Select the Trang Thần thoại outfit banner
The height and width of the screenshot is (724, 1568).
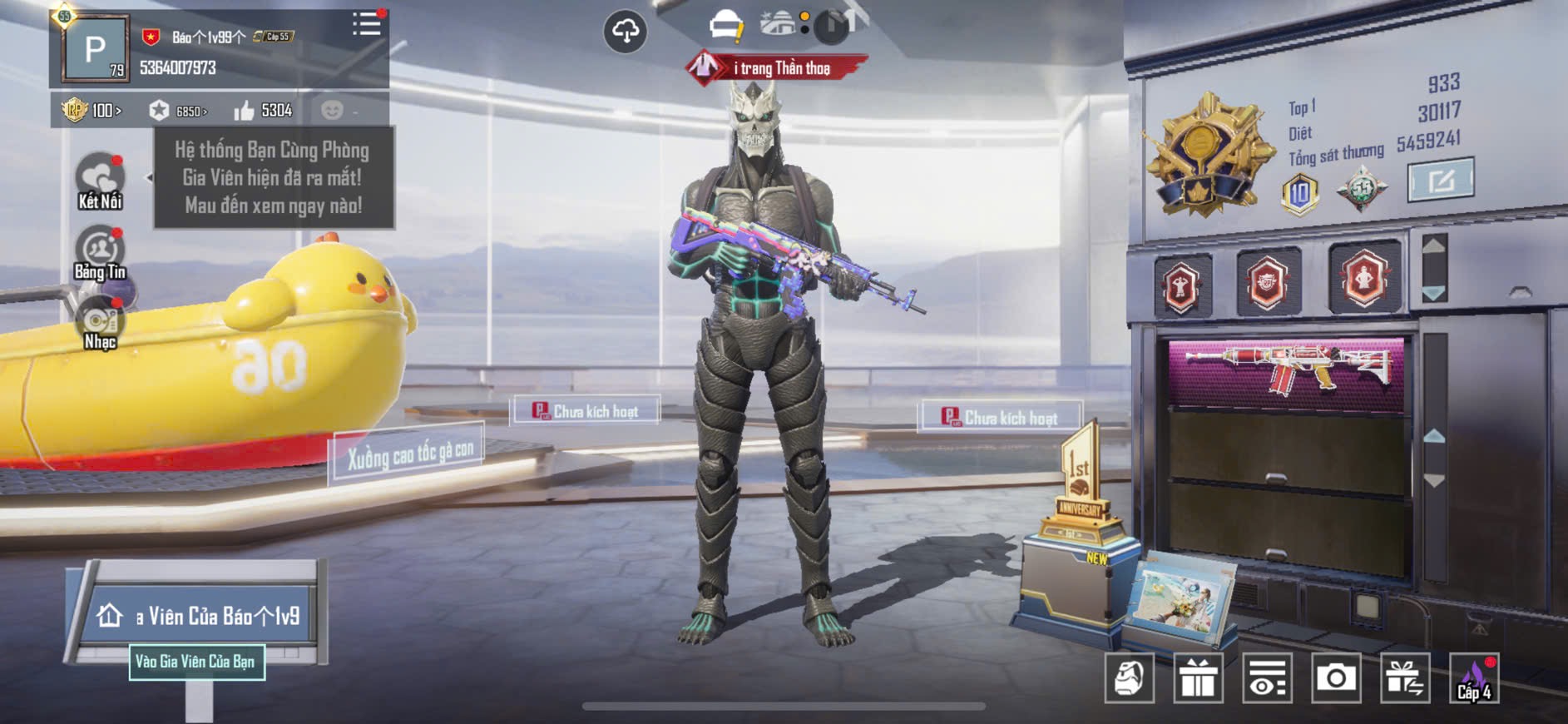point(778,68)
